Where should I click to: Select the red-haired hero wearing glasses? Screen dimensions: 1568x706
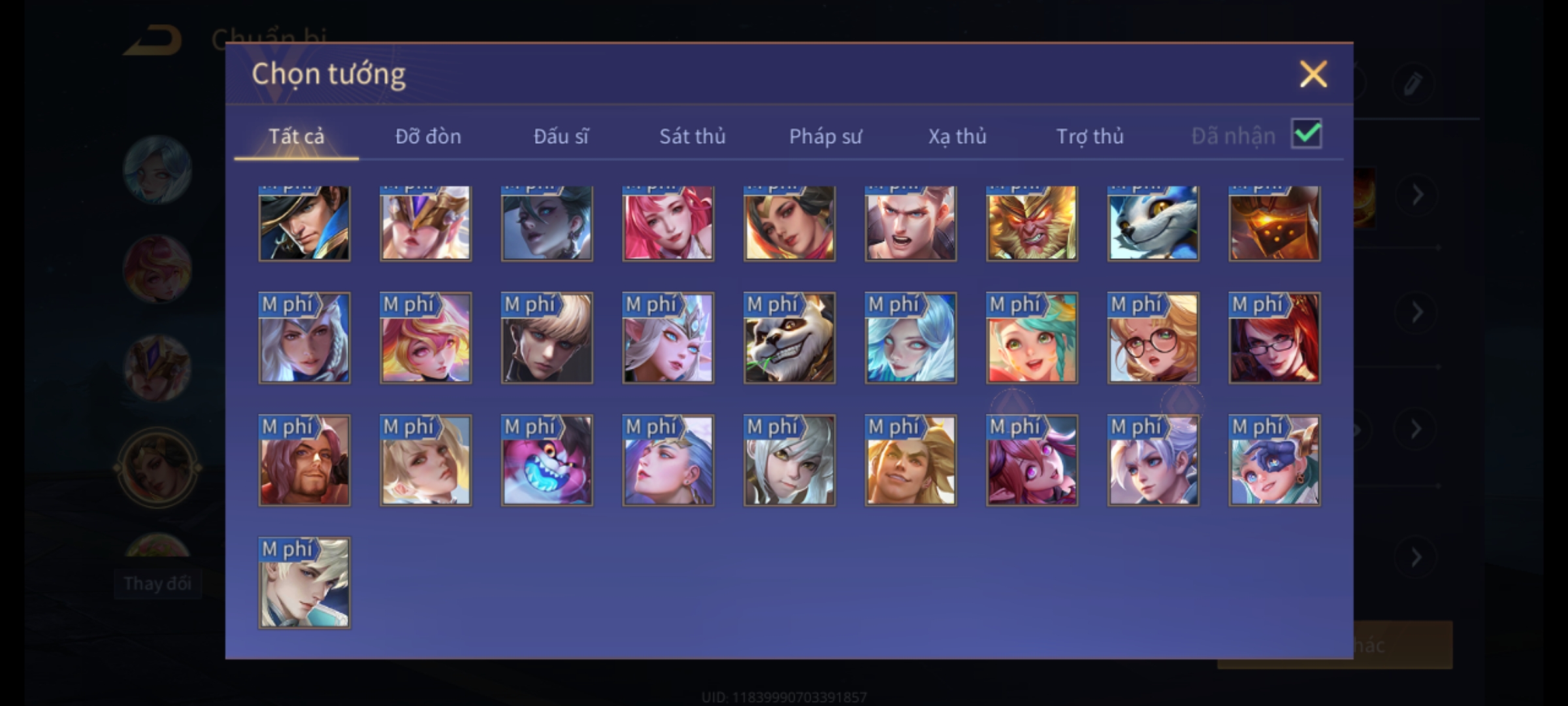(1274, 338)
